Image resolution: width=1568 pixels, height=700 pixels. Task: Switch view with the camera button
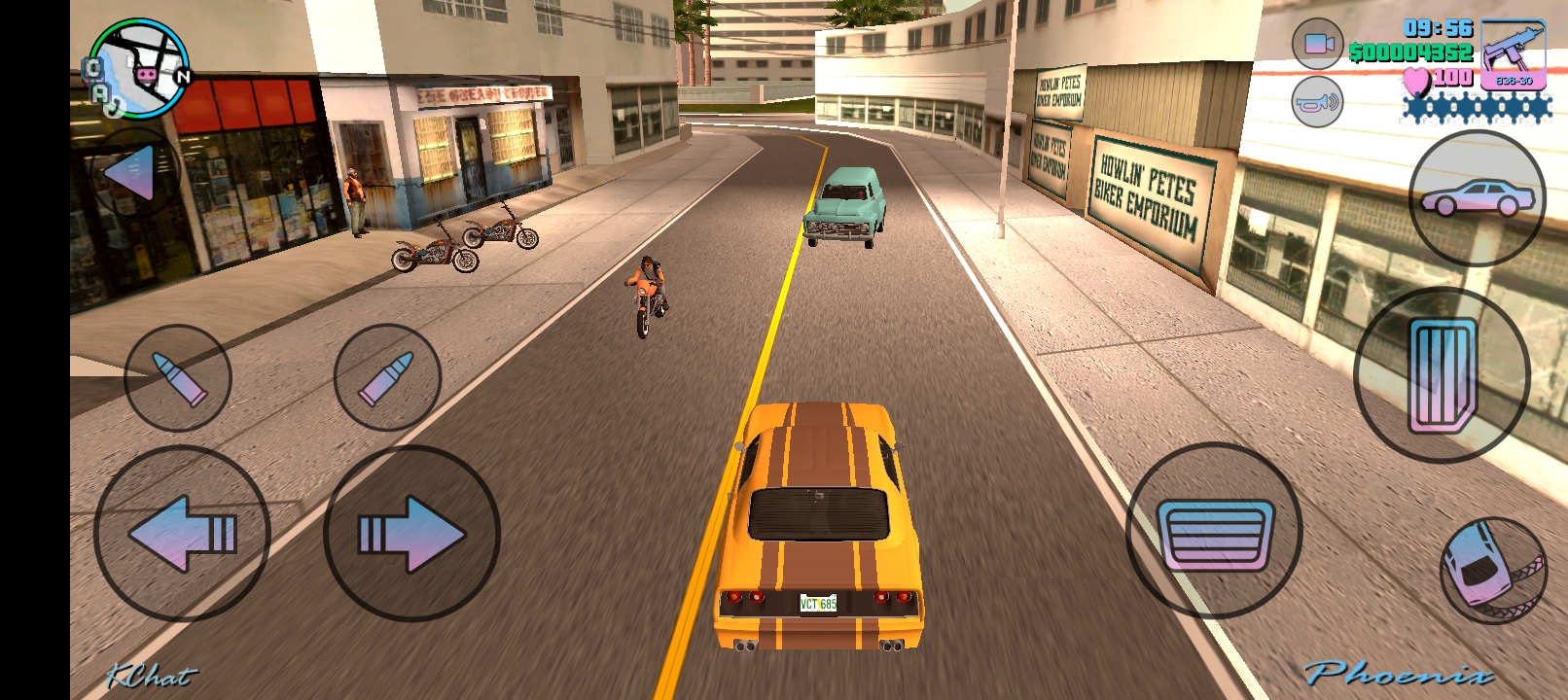coord(1317,44)
